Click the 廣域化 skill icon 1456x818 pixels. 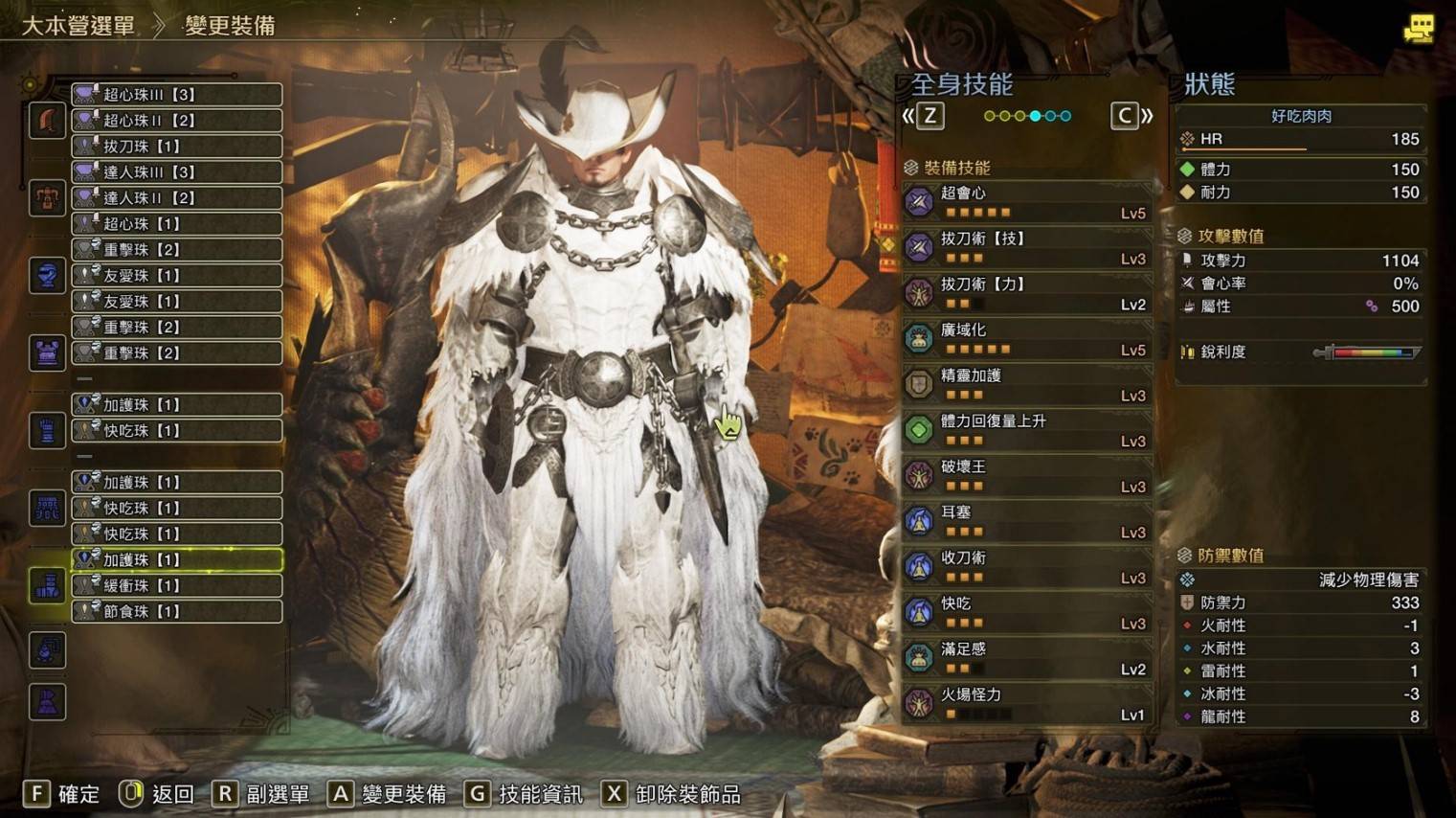pyautogui.click(x=917, y=338)
